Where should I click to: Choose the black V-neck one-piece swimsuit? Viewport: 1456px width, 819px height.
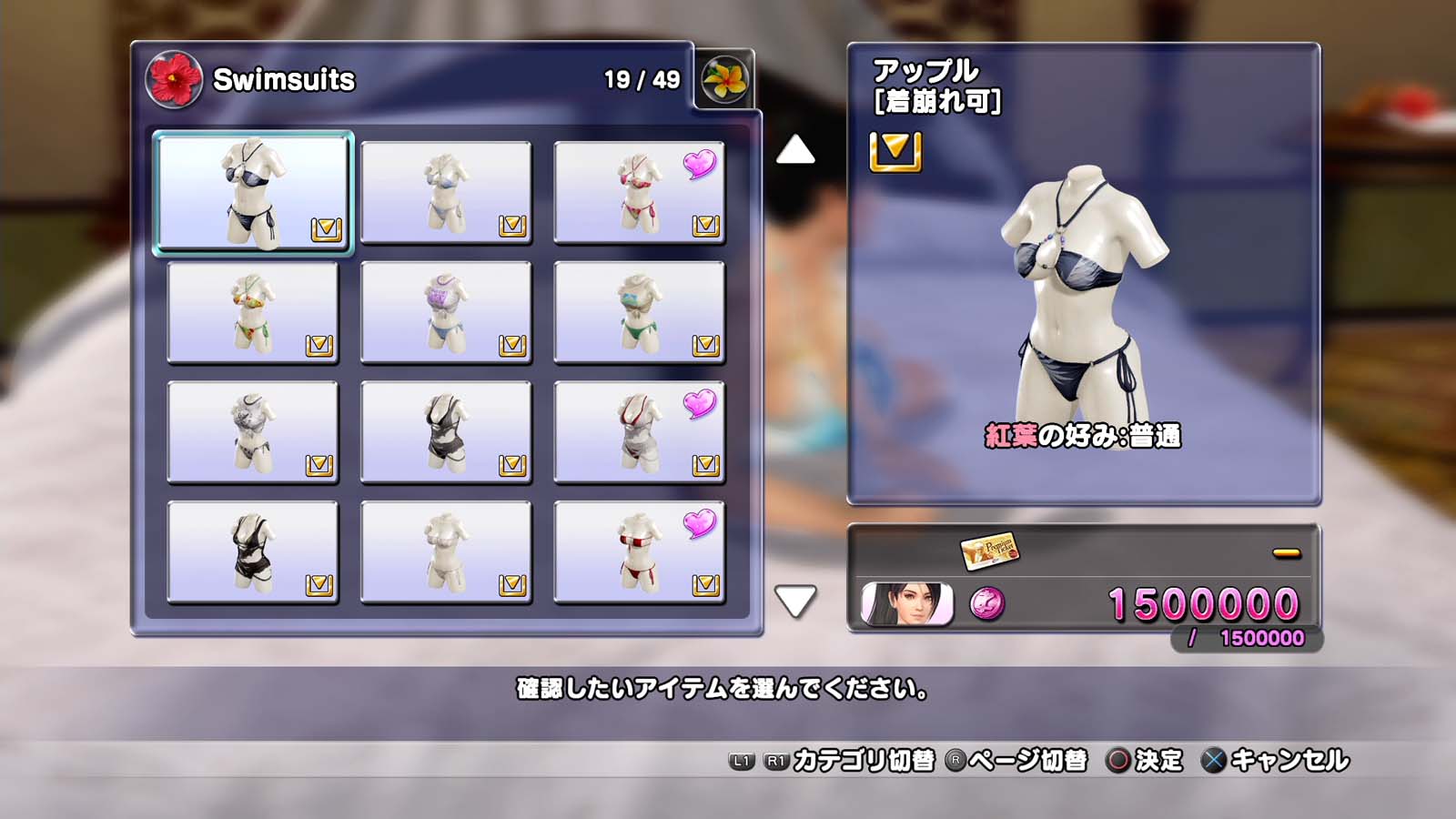click(x=446, y=432)
